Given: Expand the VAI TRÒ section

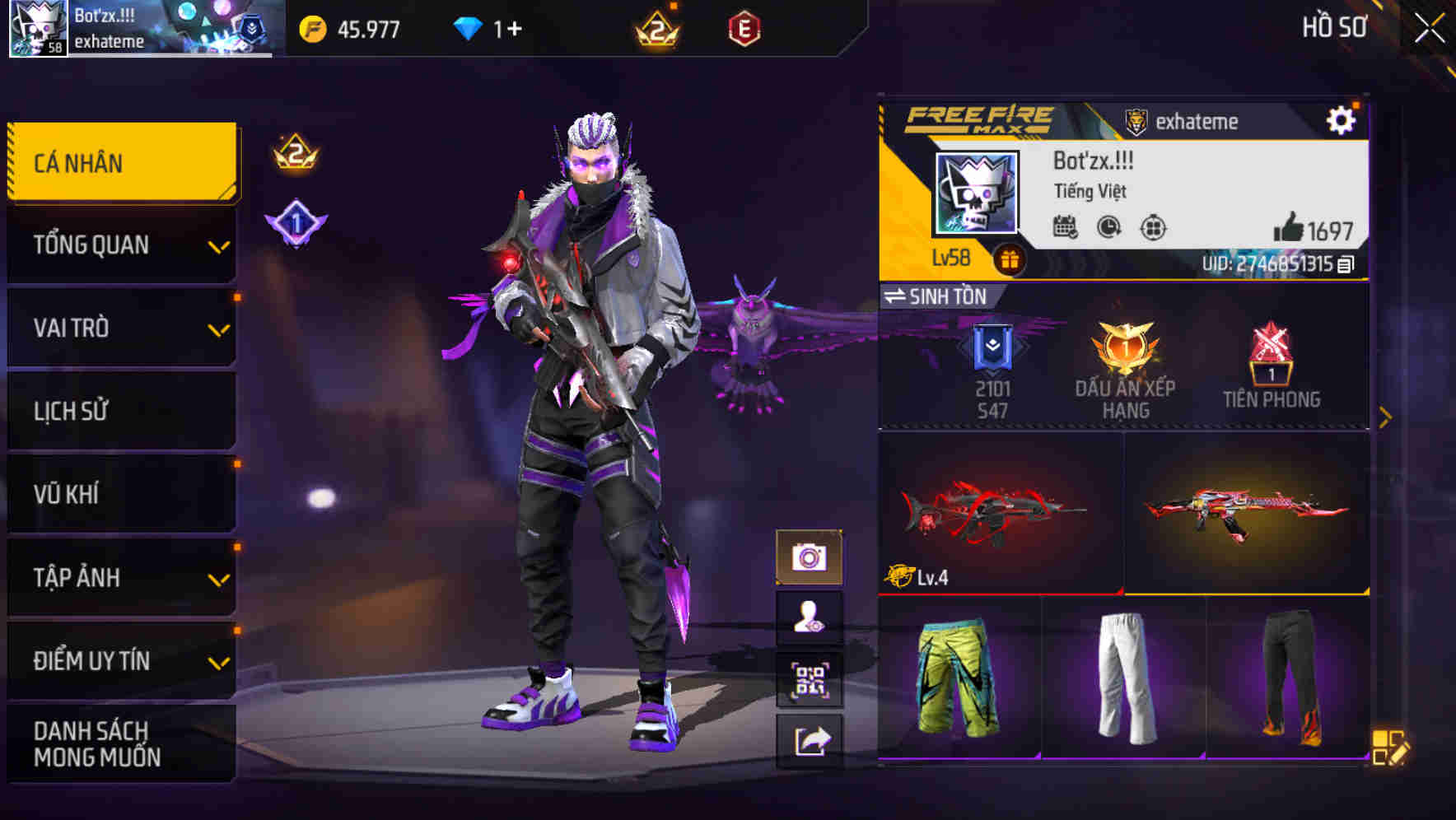Looking at the screenshot, I should point(120,328).
